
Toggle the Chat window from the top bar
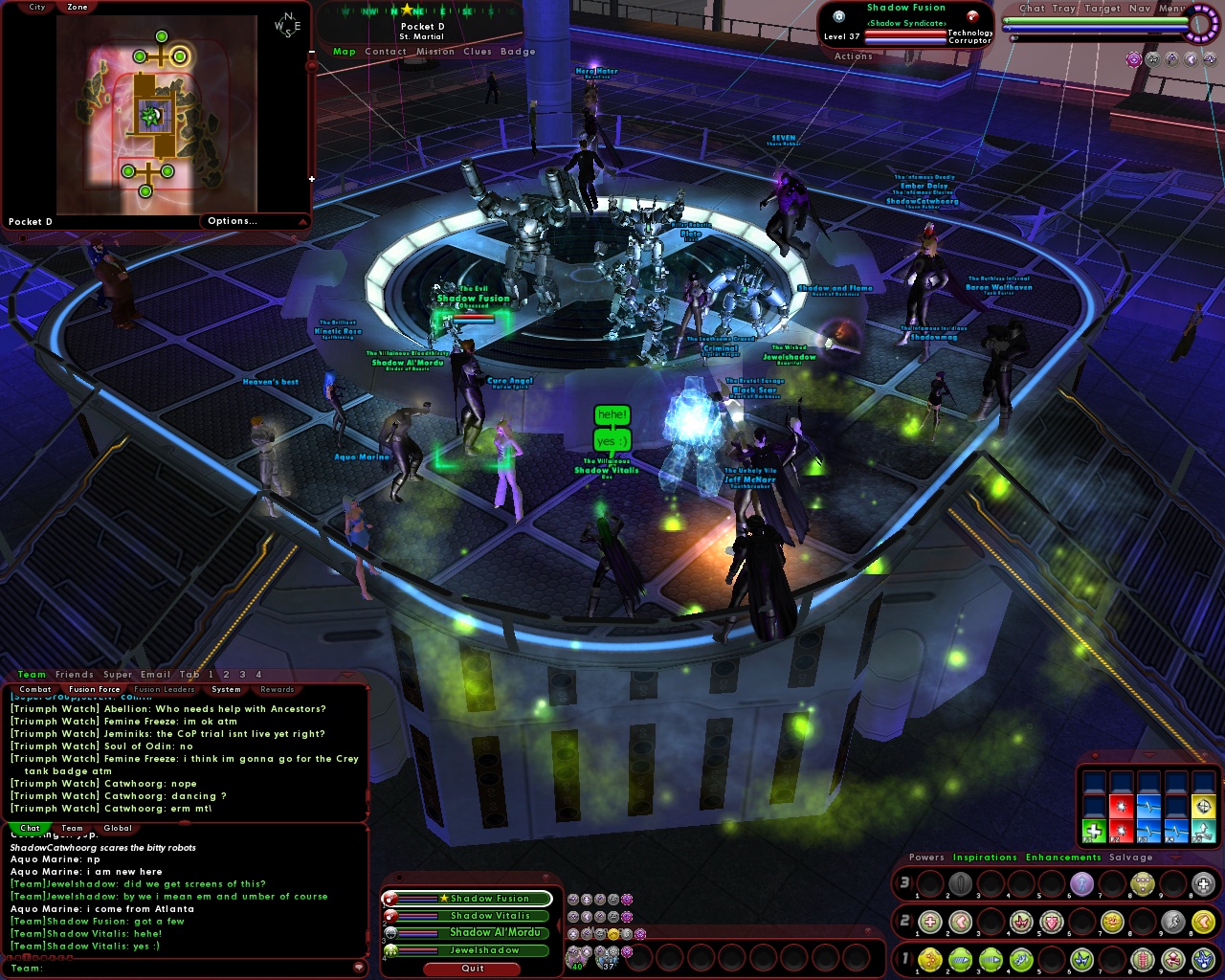(1032, 8)
